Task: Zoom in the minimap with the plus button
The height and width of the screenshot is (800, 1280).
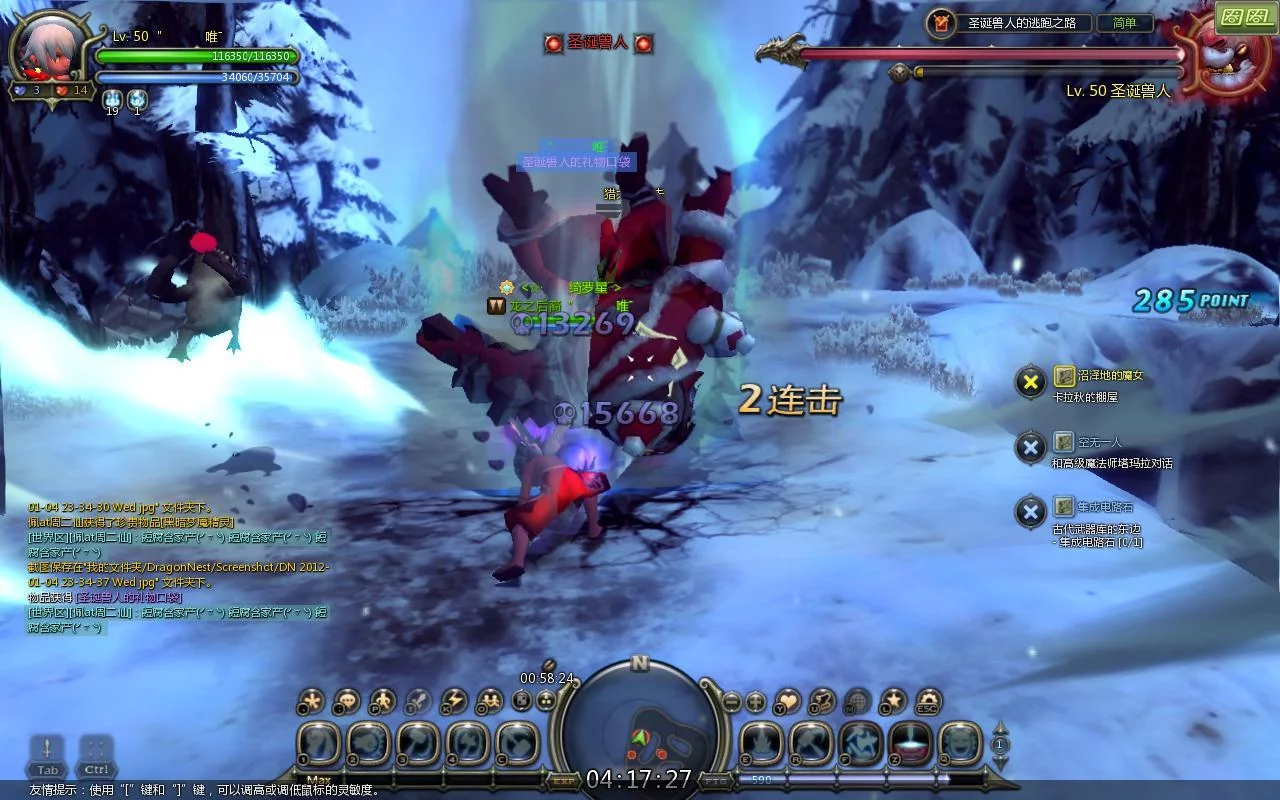Action: 756,702
